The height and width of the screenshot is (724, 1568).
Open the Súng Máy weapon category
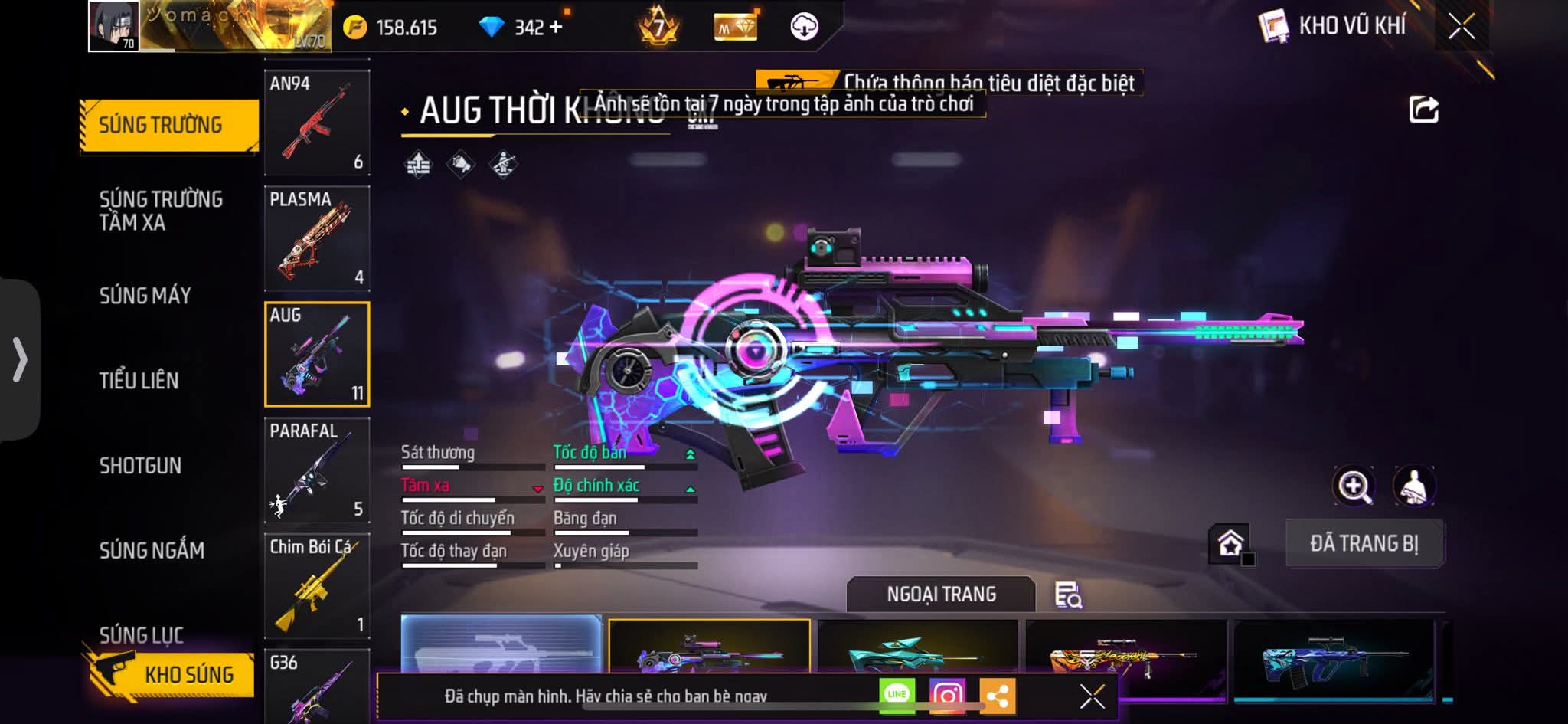tap(145, 296)
